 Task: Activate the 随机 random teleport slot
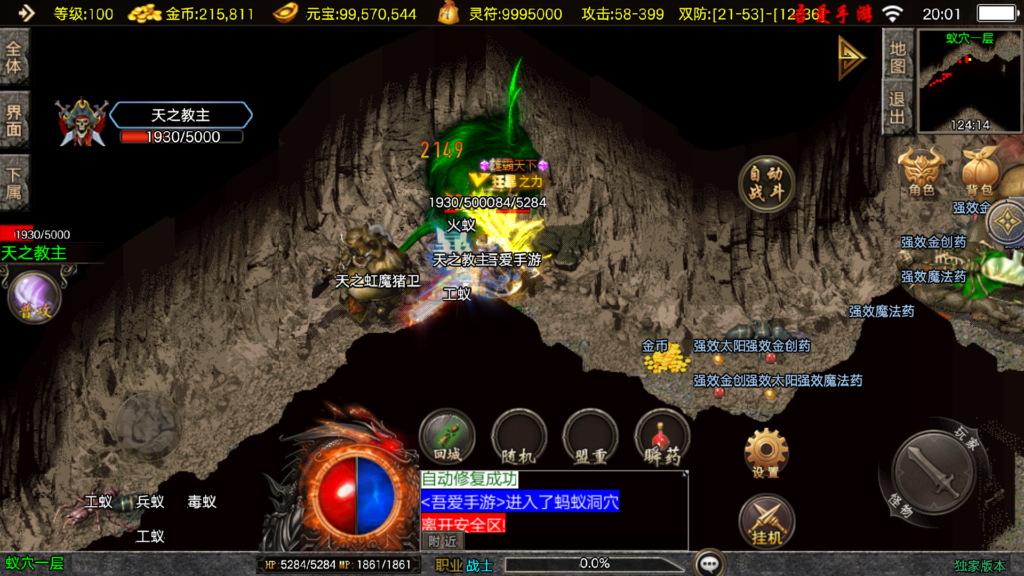pos(518,439)
